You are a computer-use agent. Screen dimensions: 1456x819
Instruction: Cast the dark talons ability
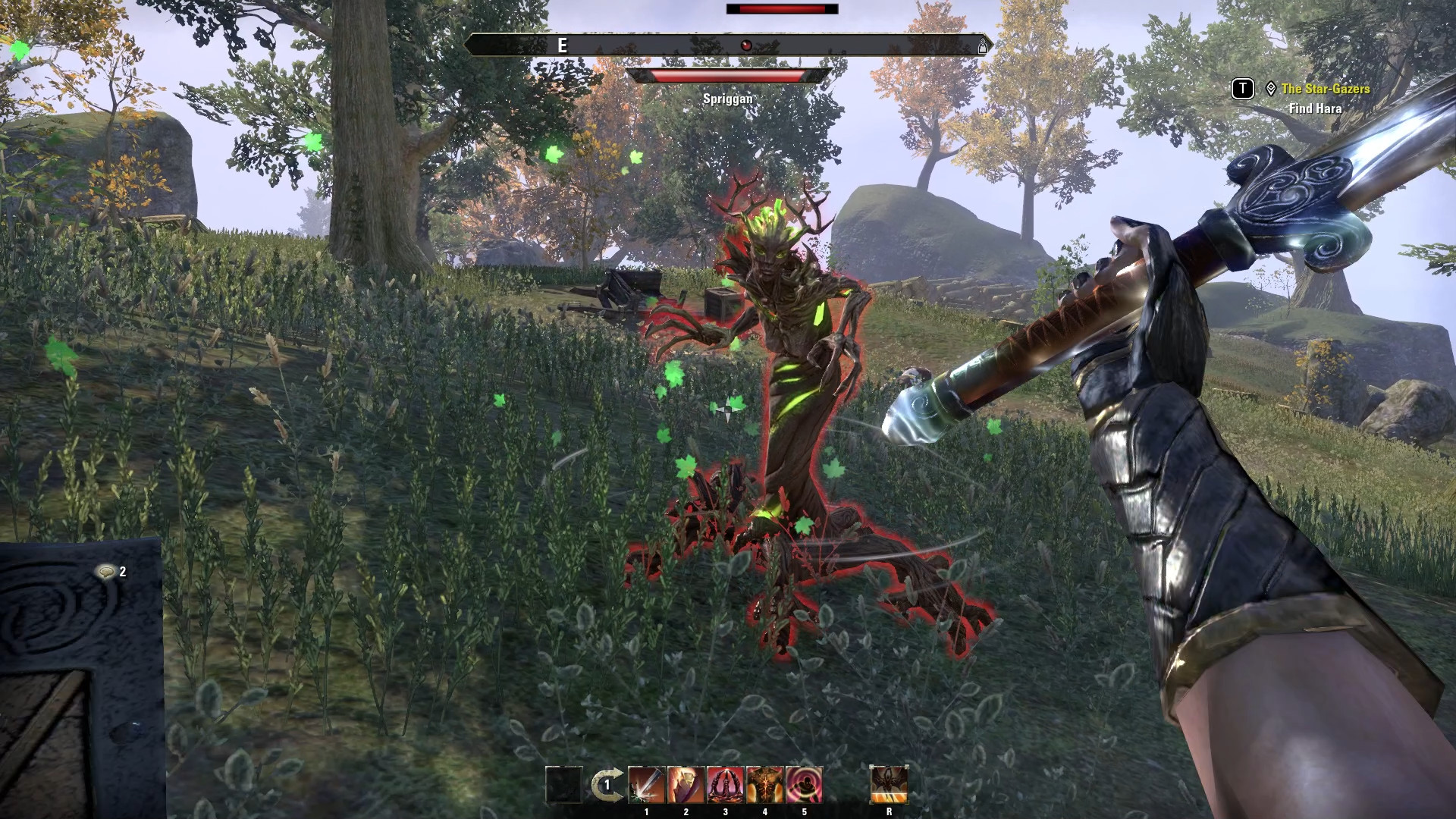tap(726, 785)
